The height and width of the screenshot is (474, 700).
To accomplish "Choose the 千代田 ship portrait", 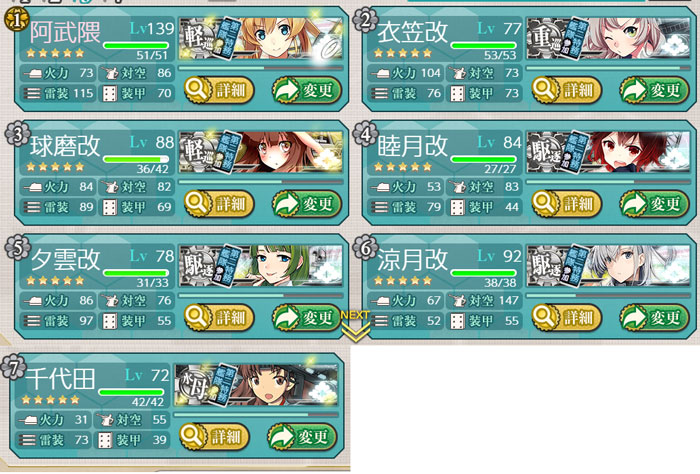I will click(x=258, y=385).
